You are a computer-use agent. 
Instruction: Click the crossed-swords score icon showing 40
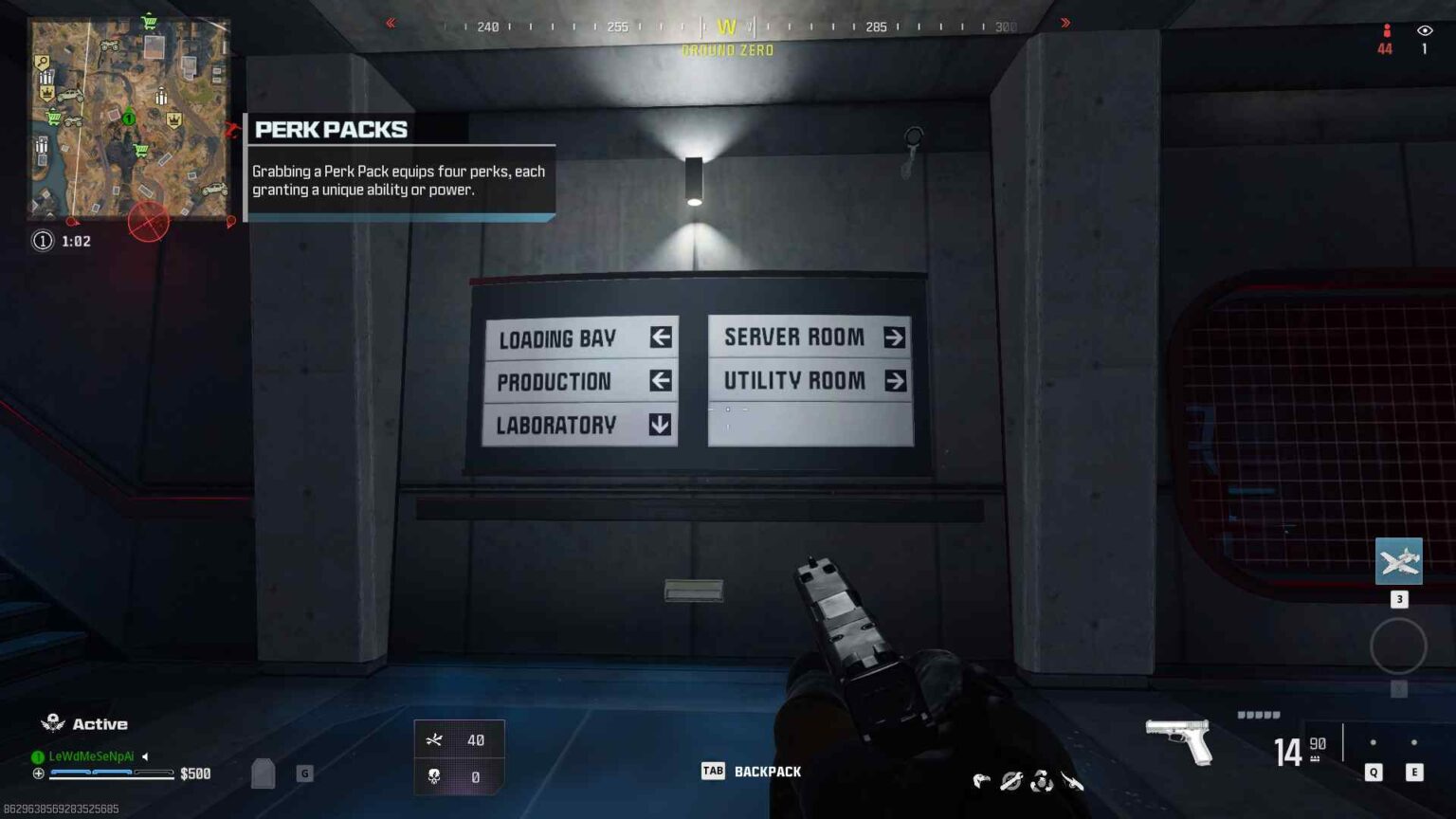tap(434, 739)
